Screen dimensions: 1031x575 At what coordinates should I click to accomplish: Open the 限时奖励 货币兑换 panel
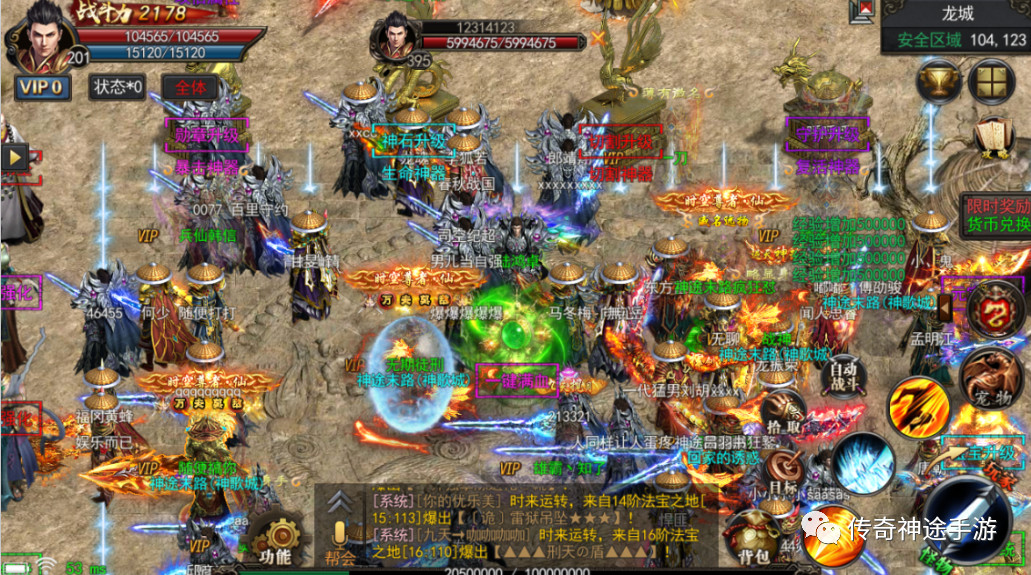[x=995, y=215]
